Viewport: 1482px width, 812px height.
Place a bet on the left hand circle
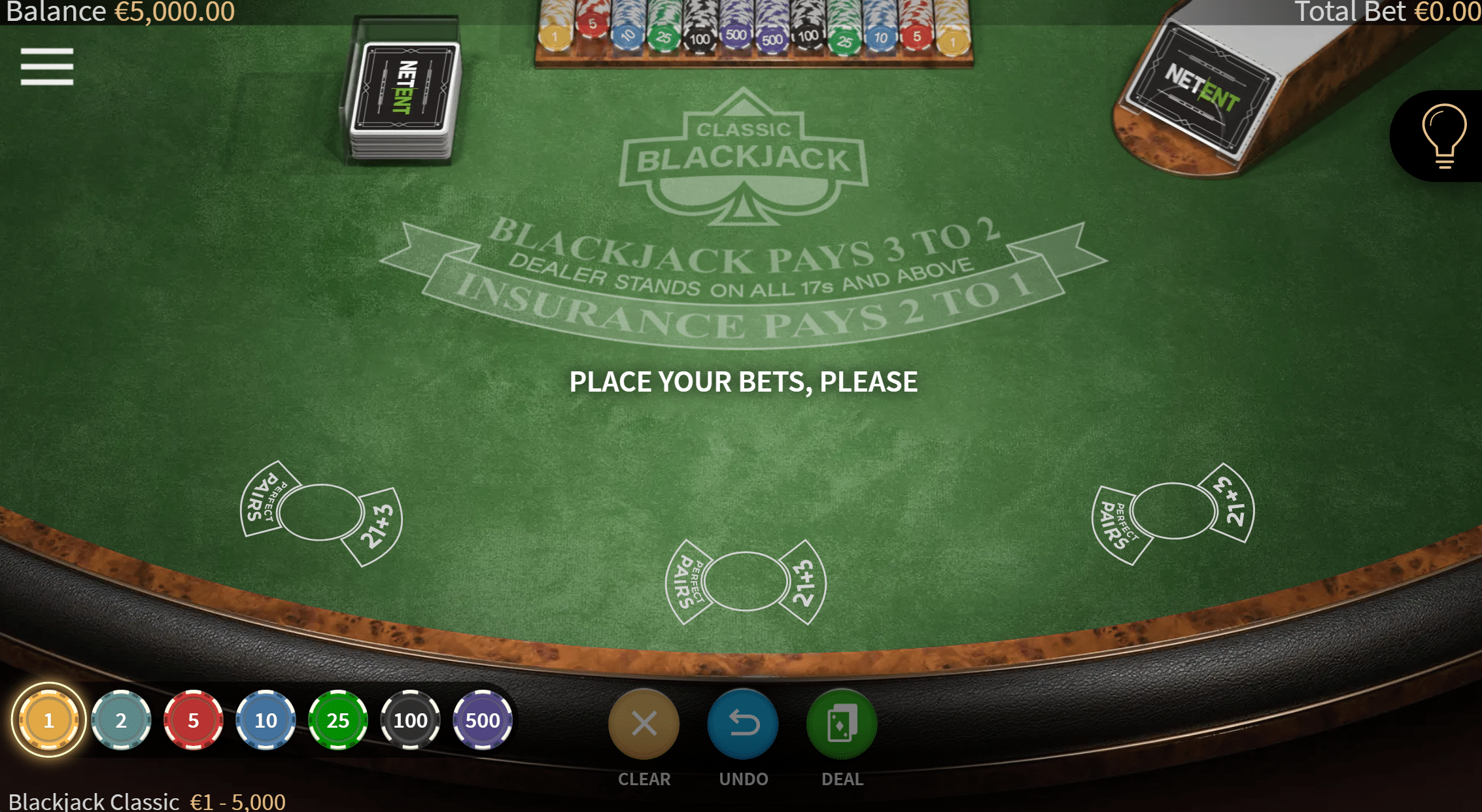pos(320,512)
